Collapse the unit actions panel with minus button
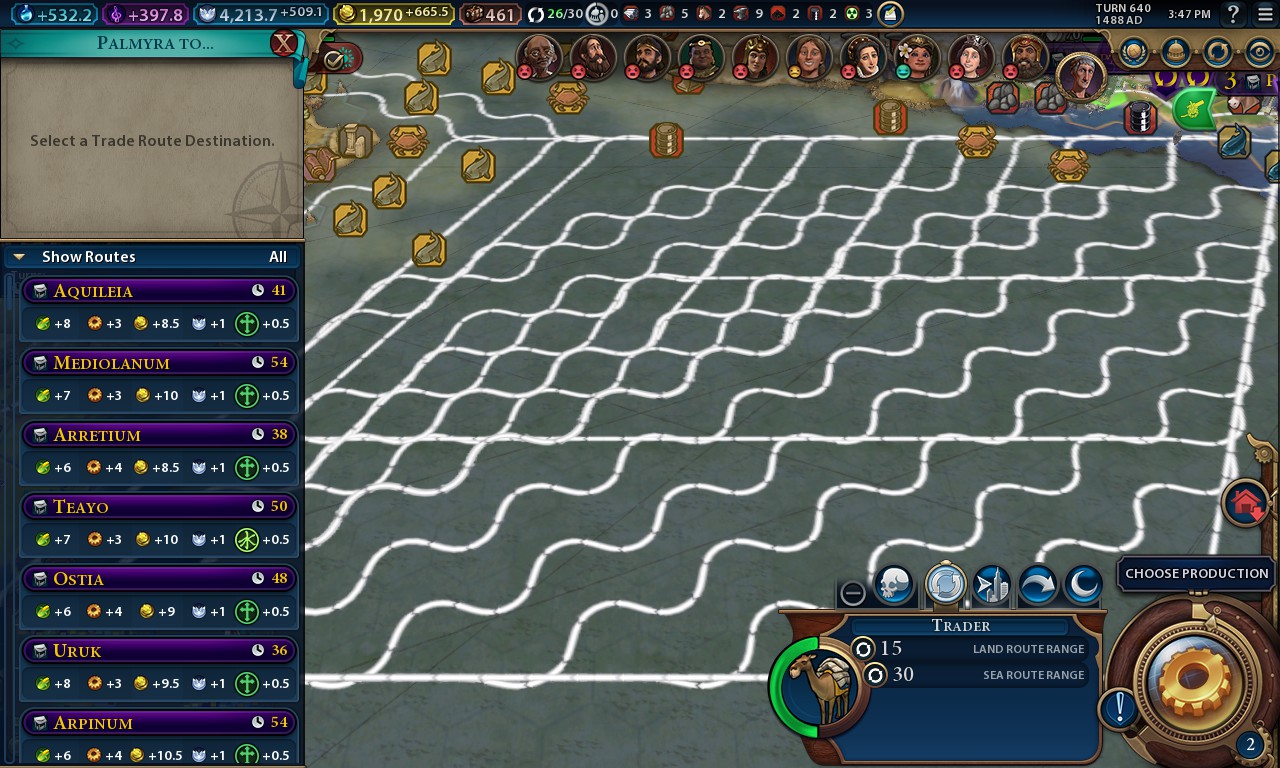The width and height of the screenshot is (1280, 768). click(853, 593)
